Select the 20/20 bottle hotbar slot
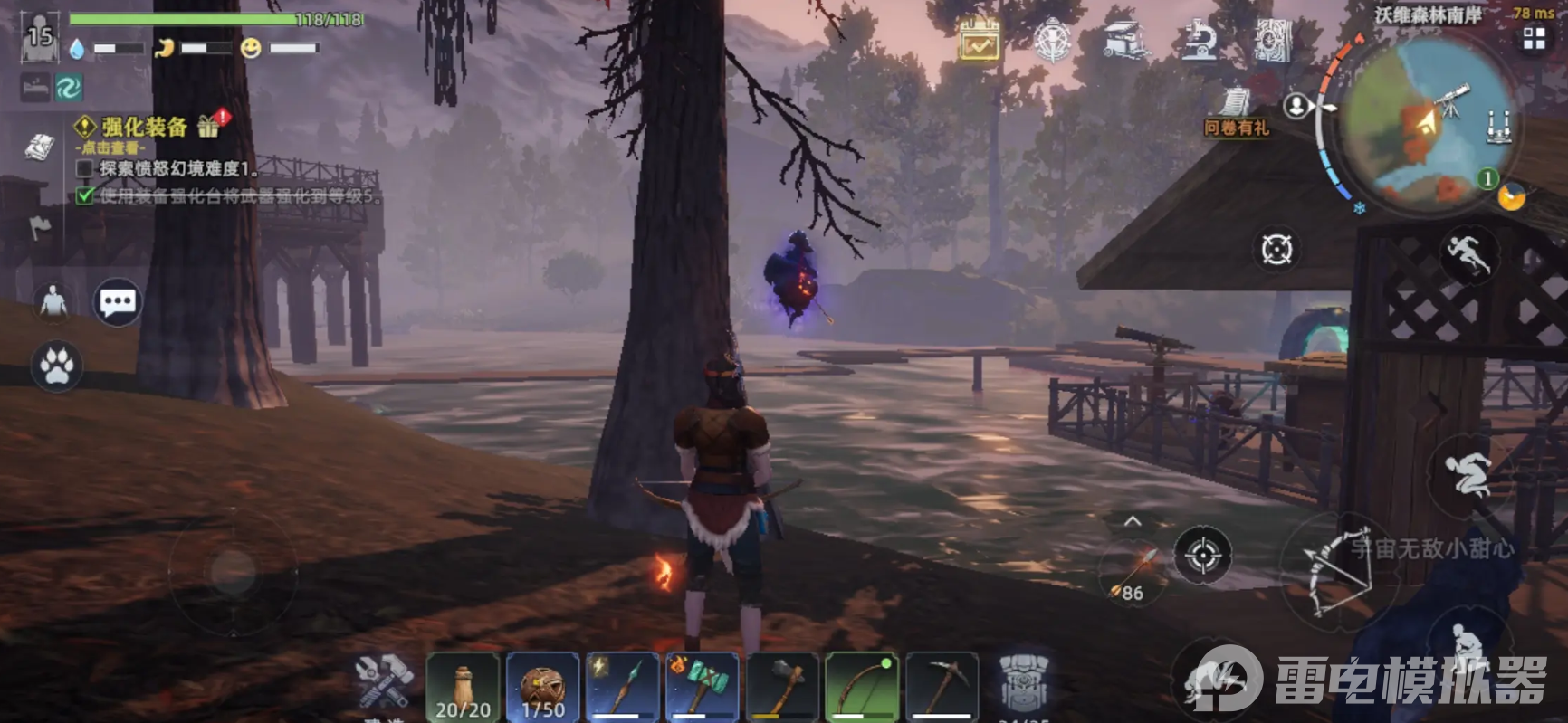 tap(463, 687)
